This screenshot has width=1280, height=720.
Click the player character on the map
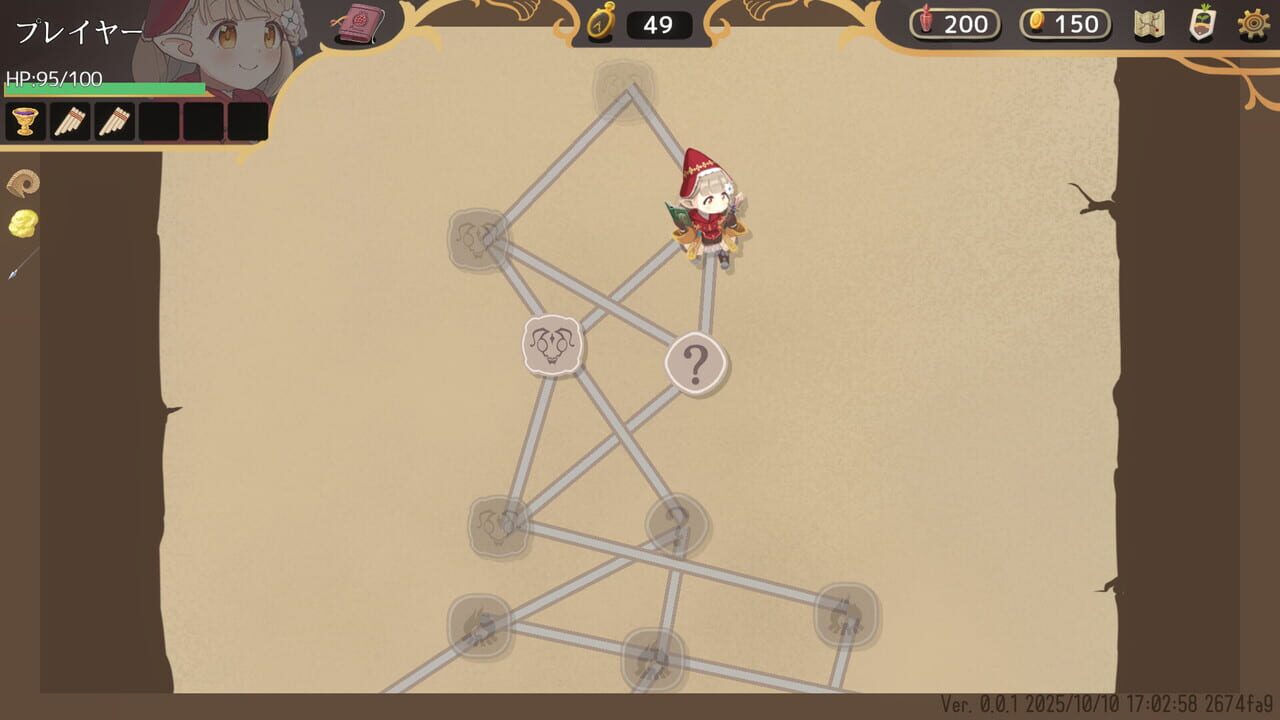(x=711, y=210)
